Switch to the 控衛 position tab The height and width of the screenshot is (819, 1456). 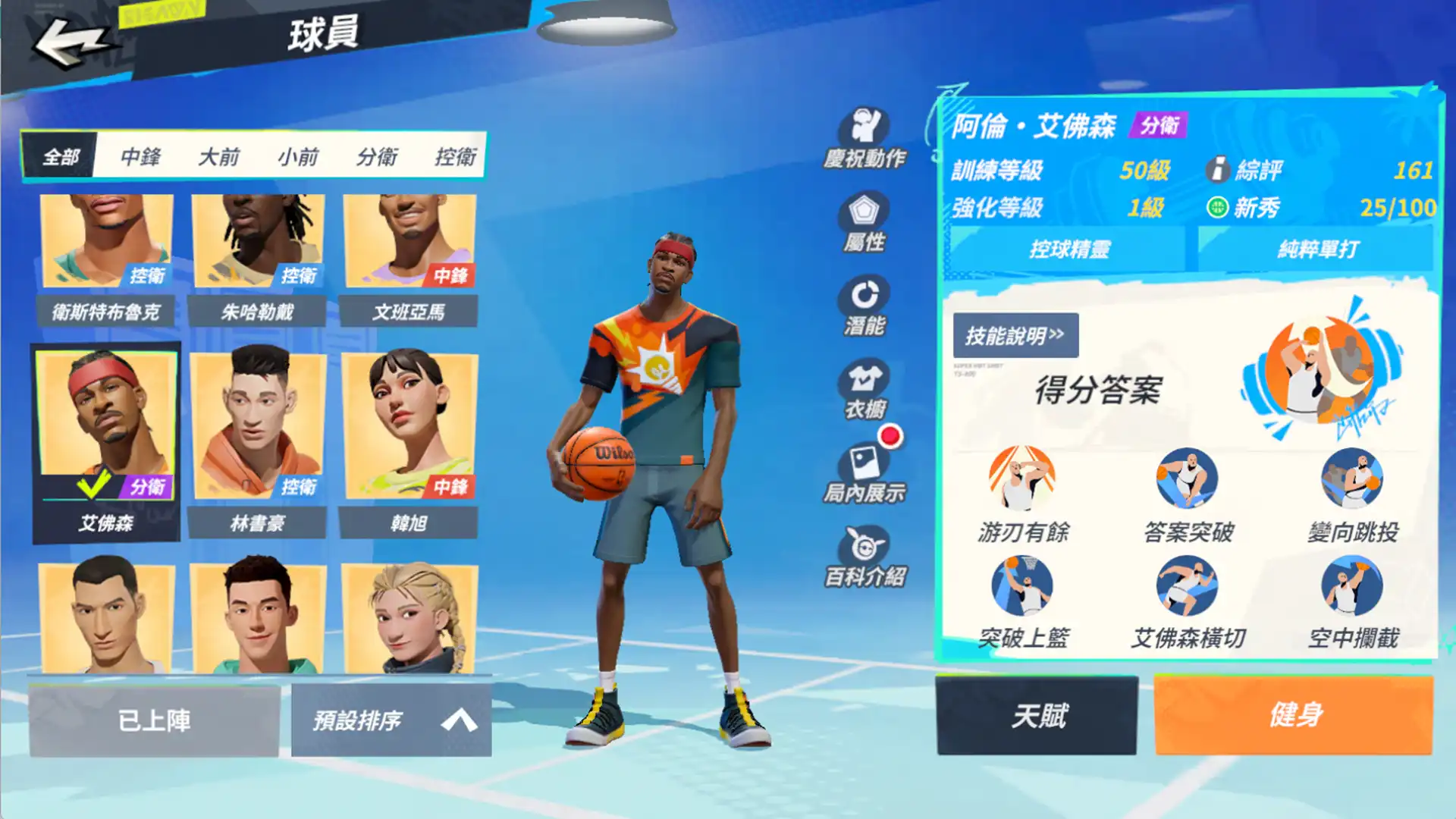(x=457, y=157)
